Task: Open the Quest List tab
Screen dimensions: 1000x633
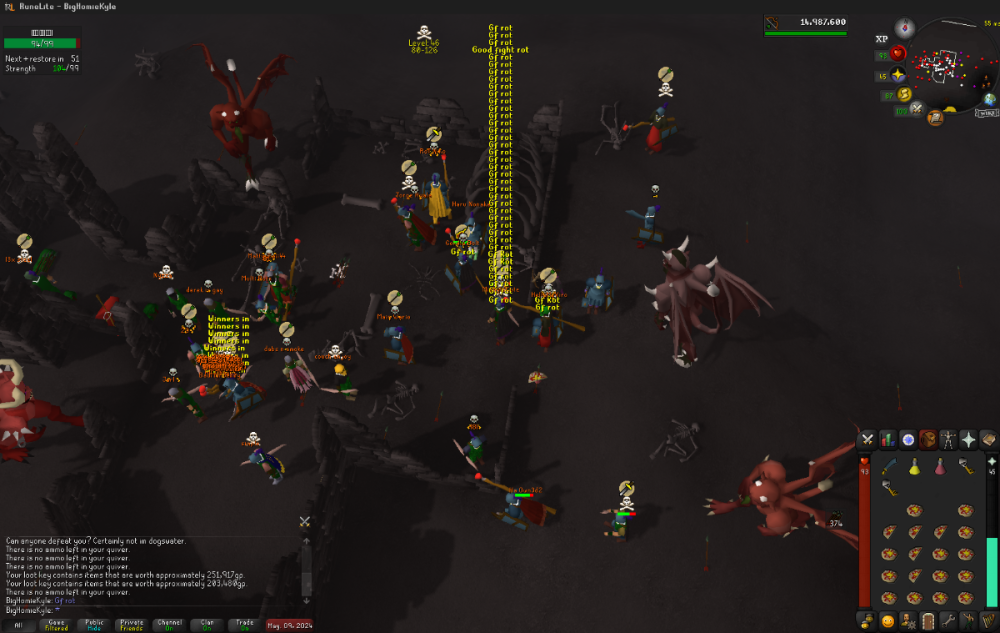Action: [908, 439]
